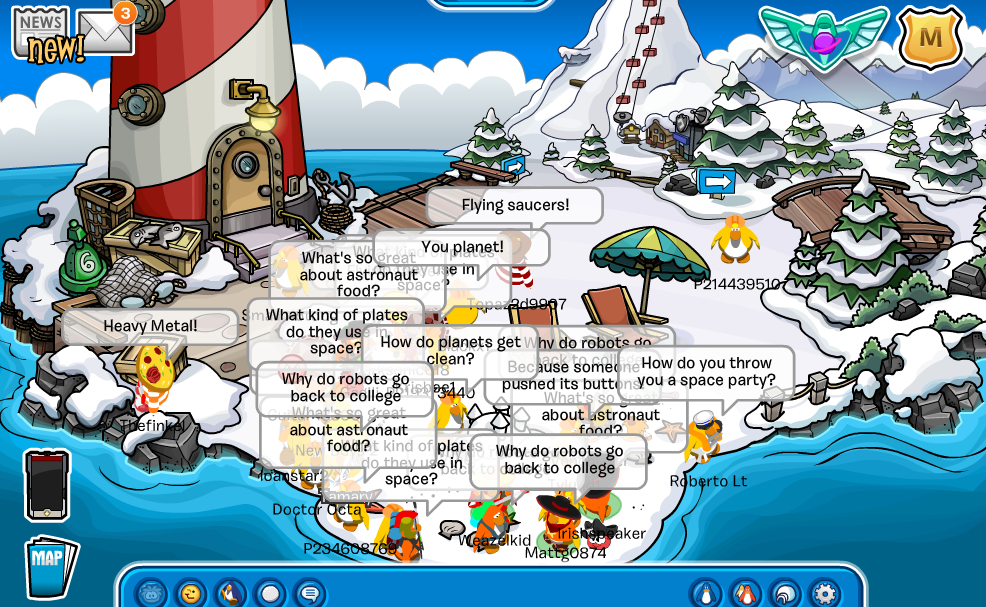Click the gold moderator M shield
Viewport: 986px width, 607px height.
tap(930, 38)
